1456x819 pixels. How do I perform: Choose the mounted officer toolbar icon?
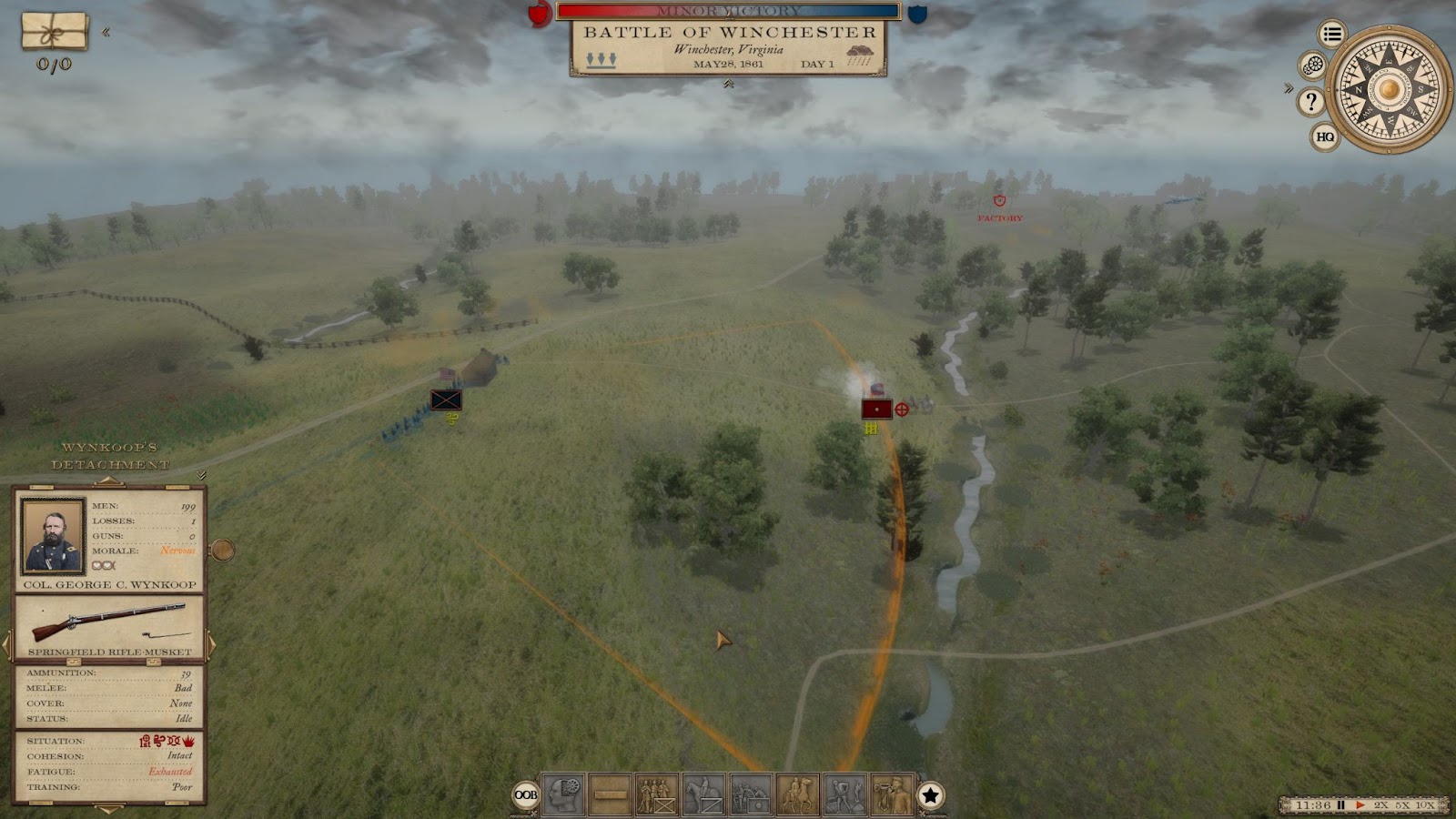(x=798, y=794)
